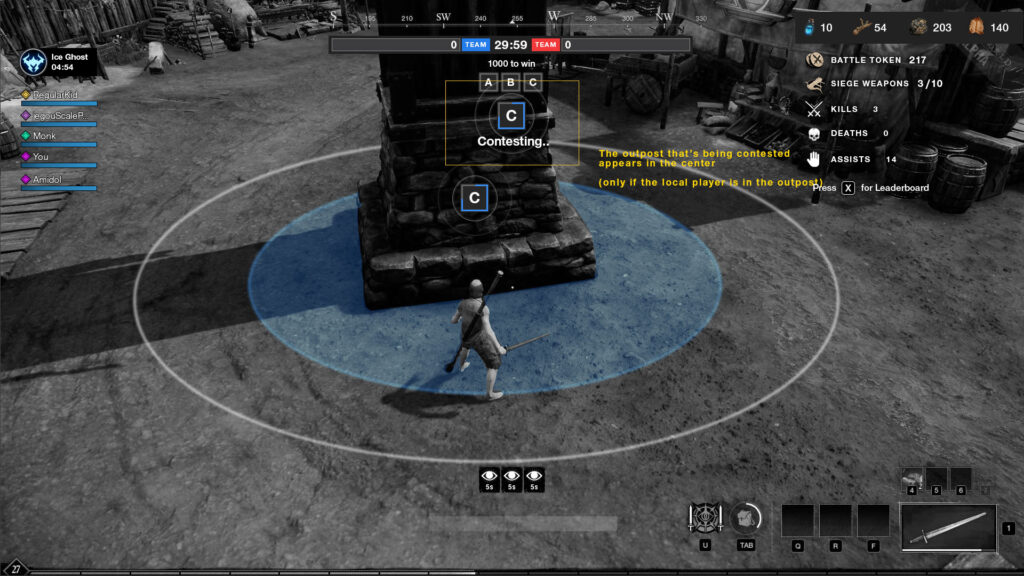Viewport: 1024px width, 576px height.
Task: Click the Siege Weapons icon
Action: point(814,84)
